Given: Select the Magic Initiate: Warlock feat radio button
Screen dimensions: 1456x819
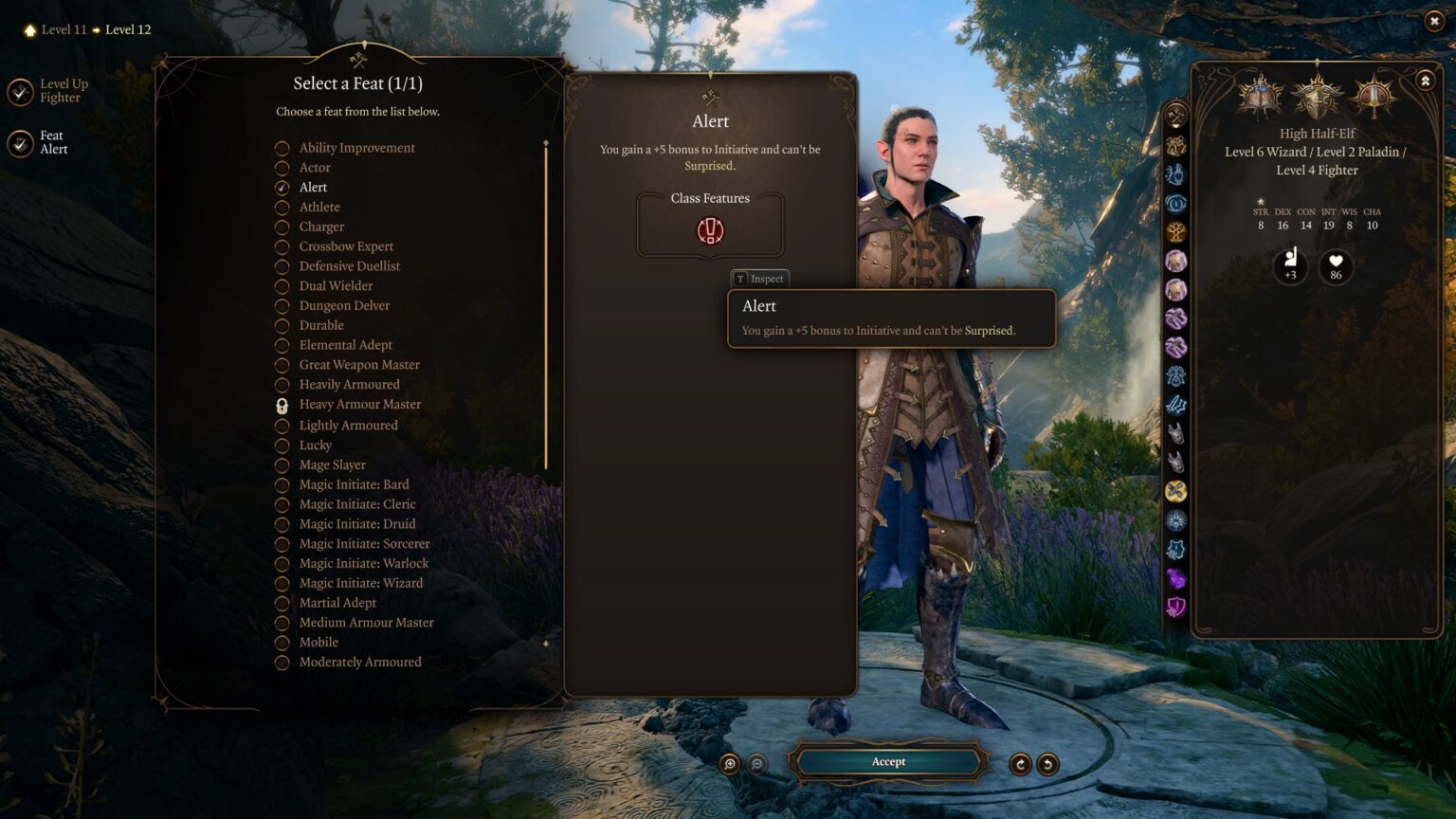Looking at the screenshot, I should [x=282, y=563].
